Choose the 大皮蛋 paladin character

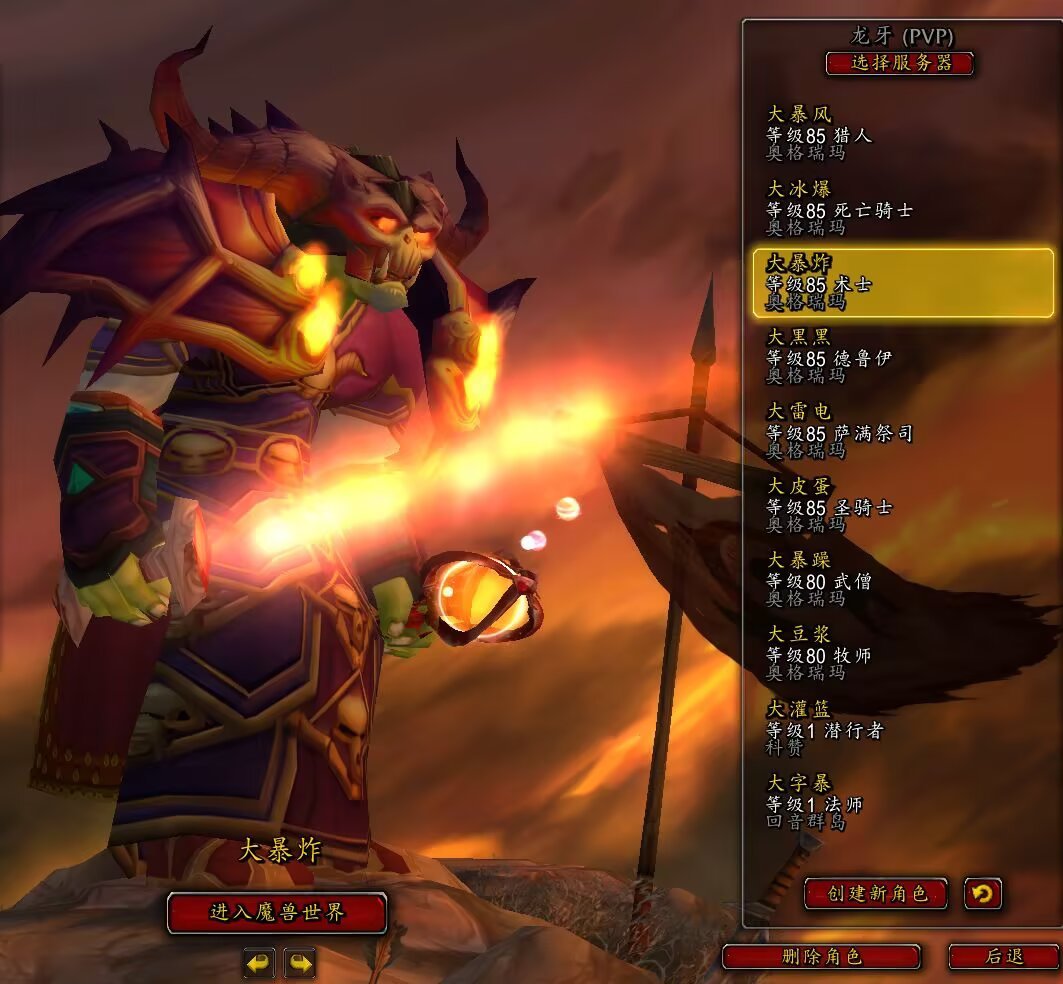coord(902,505)
